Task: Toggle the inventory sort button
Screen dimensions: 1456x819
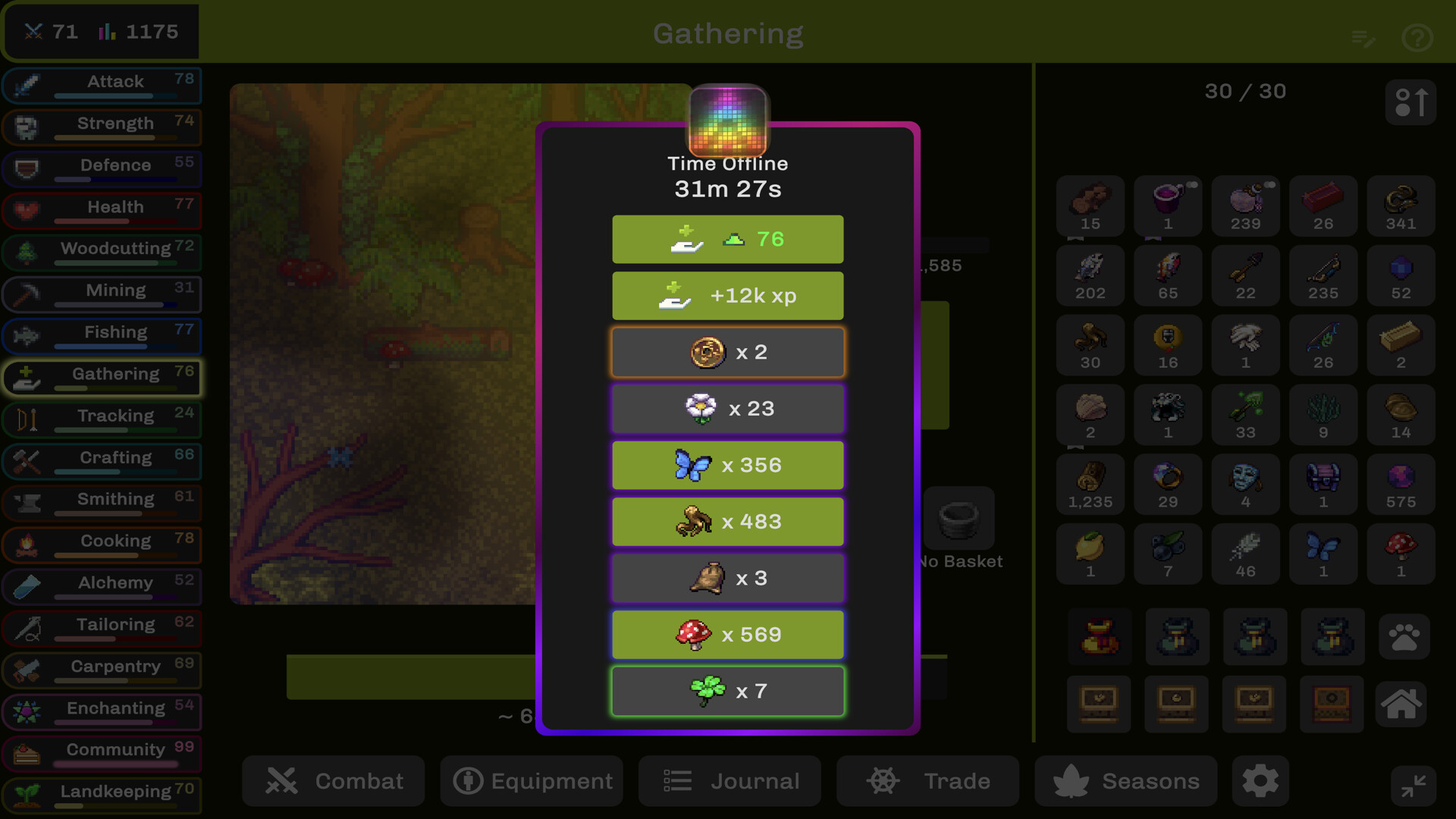Action: [x=1410, y=102]
